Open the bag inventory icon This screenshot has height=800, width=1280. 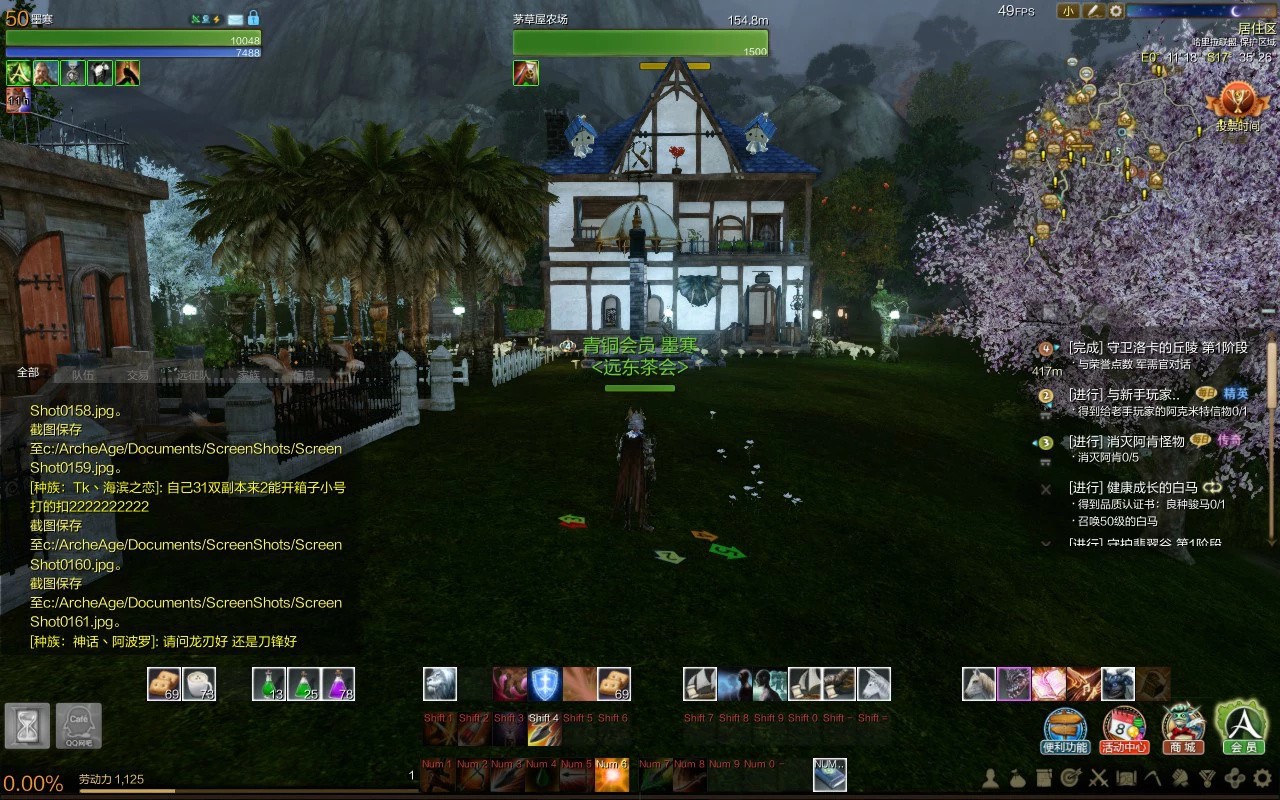point(1017,777)
